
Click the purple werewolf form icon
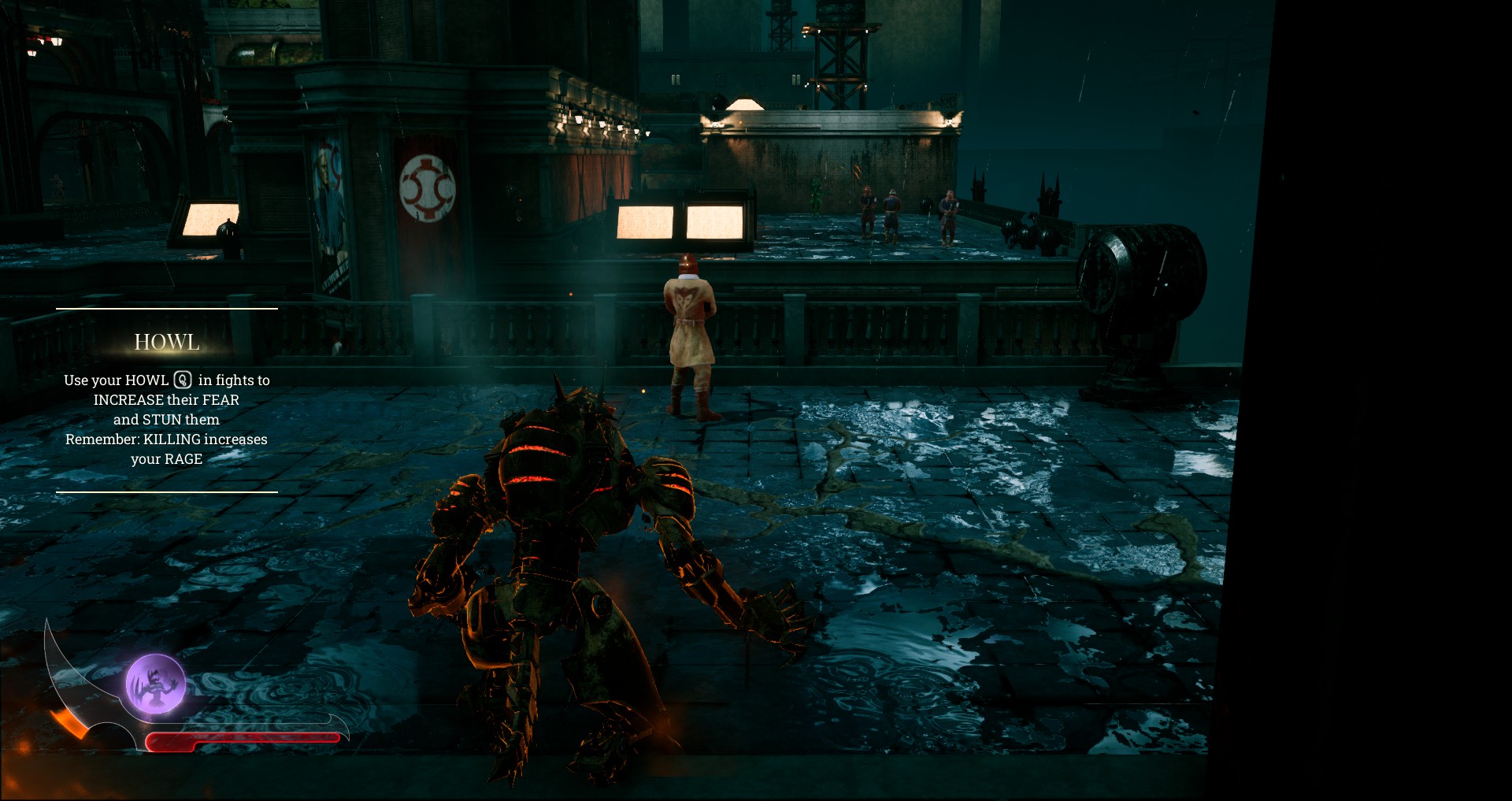pos(156,684)
